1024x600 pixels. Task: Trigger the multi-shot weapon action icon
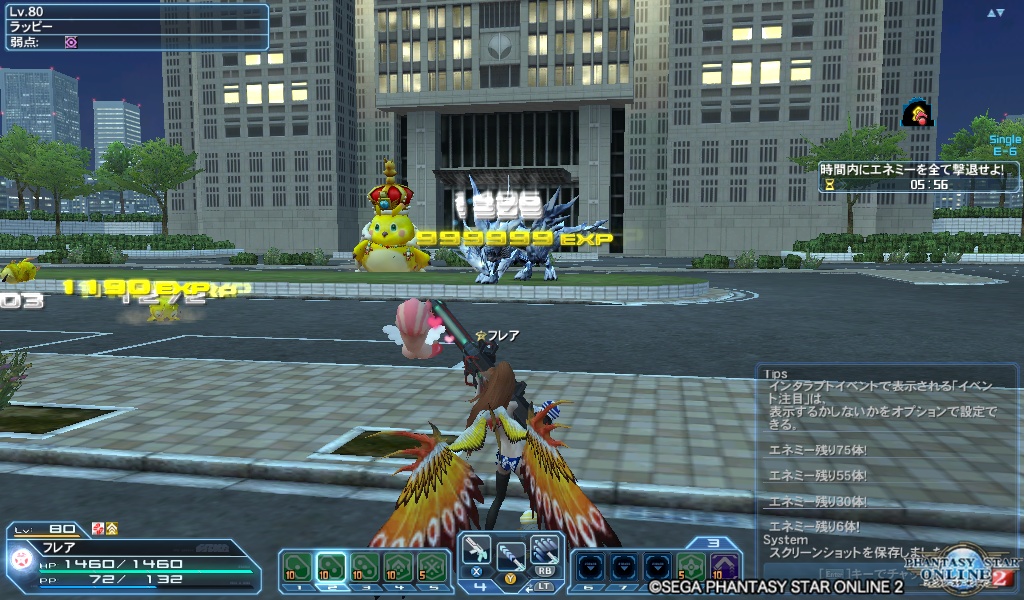point(545,551)
